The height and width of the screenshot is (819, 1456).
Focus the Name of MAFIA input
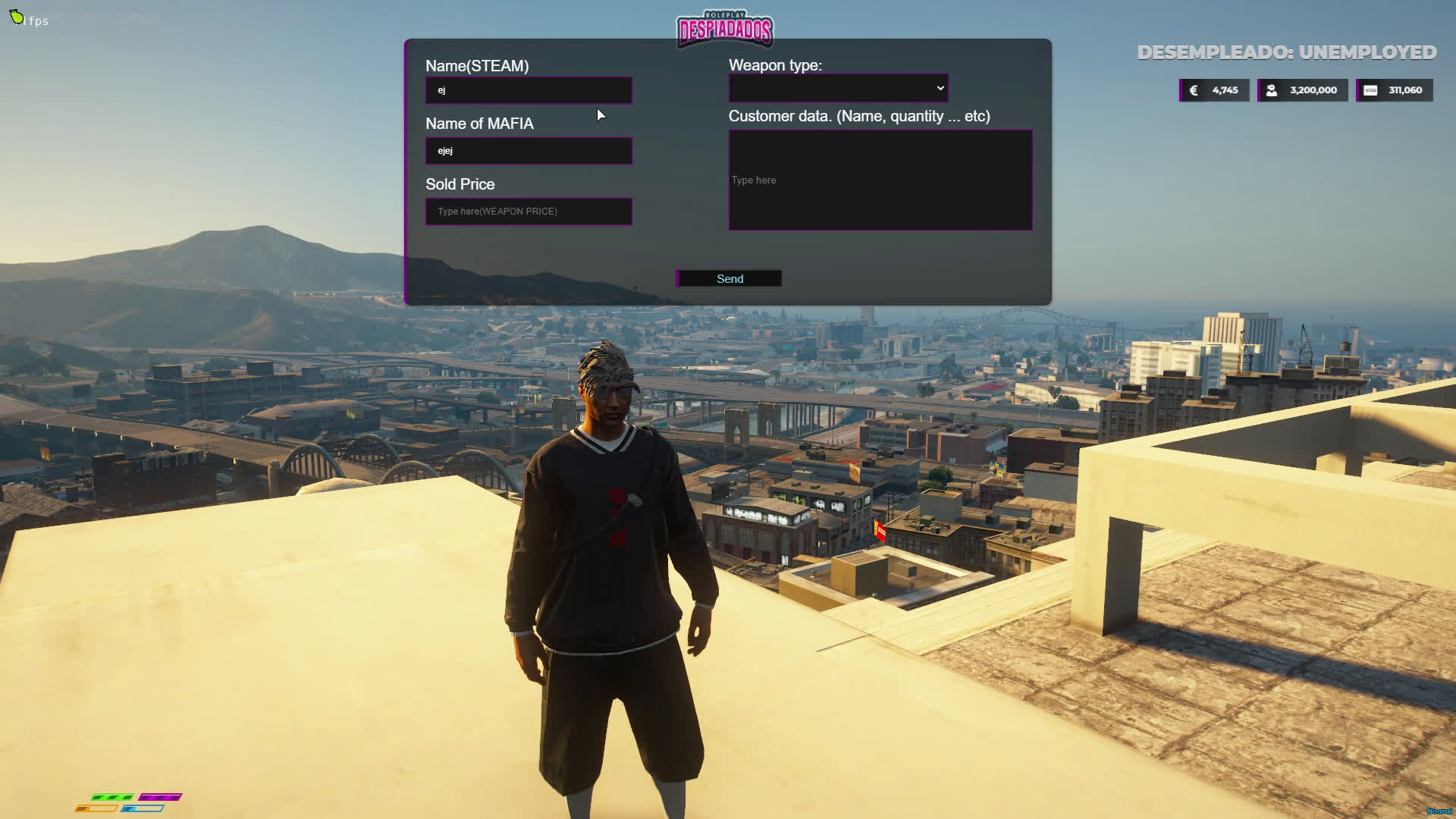coord(529,151)
